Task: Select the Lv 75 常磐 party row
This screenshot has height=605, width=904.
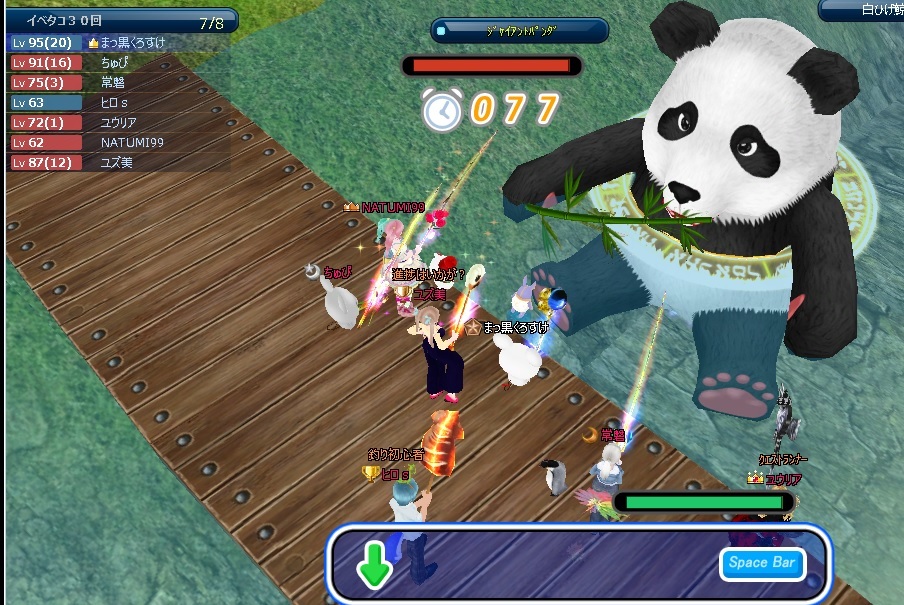Action: tap(120, 83)
